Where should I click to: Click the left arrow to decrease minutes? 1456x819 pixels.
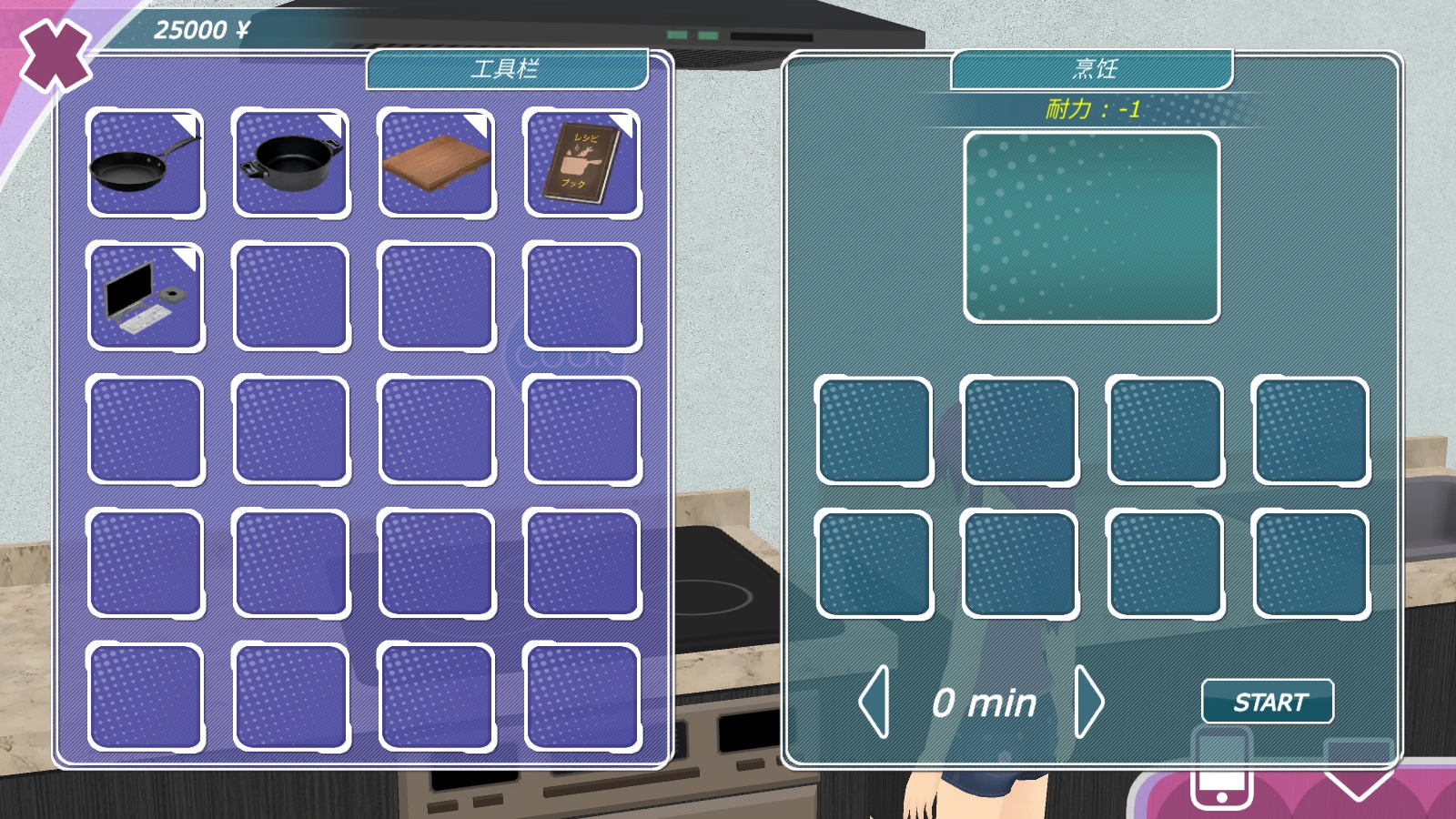[x=875, y=702]
